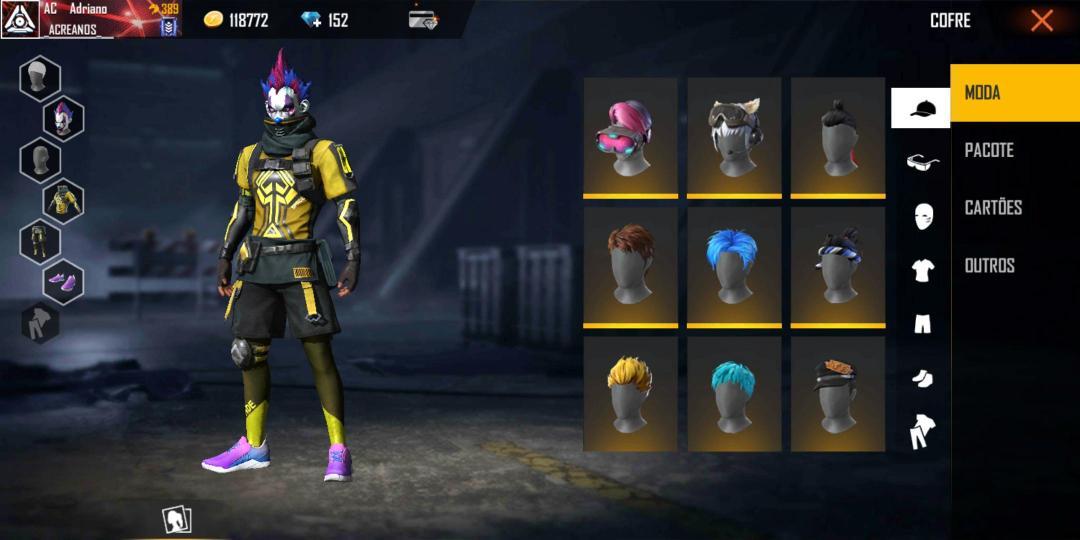This screenshot has height=540, width=1080.
Task: Choose the yellow hair item
Action: coord(630,393)
